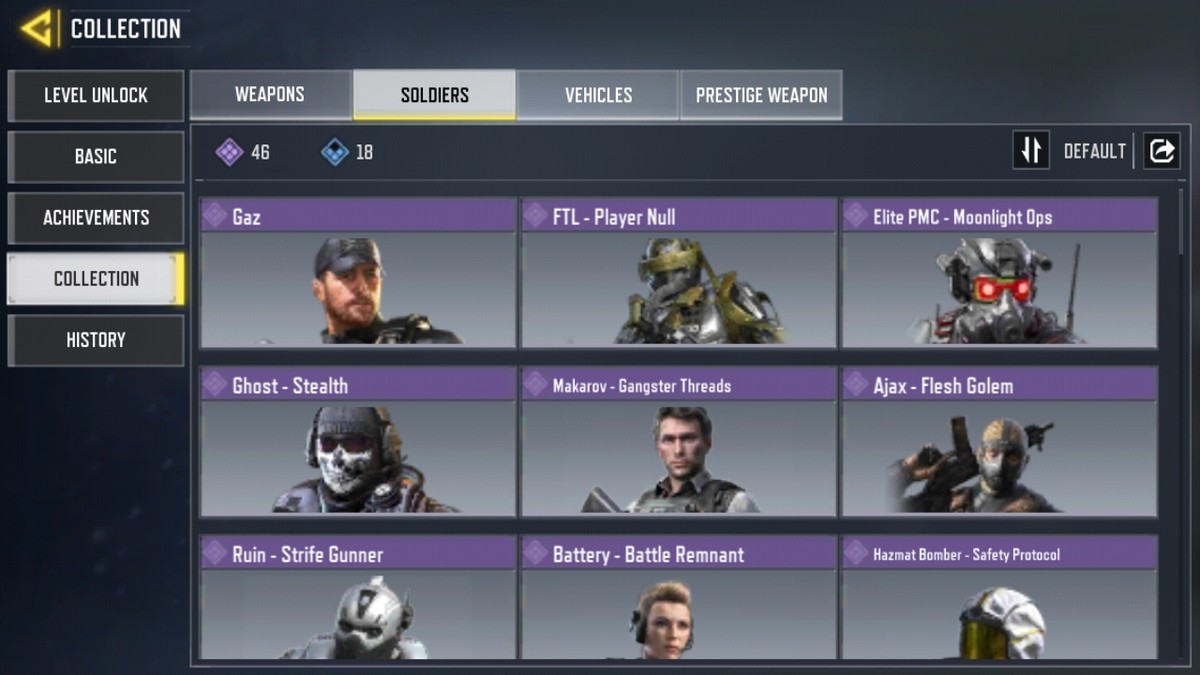
Task: Toggle the sort order arrows button
Action: coord(1031,151)
